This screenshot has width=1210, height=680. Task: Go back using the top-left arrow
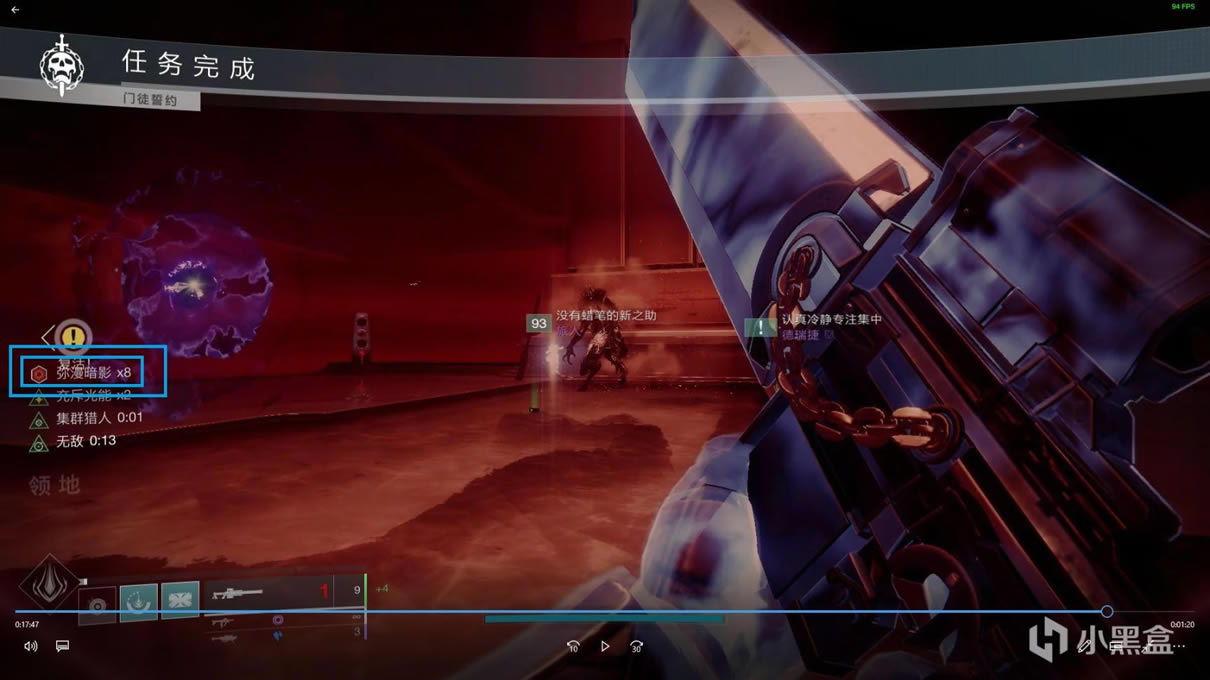[15, 10]
